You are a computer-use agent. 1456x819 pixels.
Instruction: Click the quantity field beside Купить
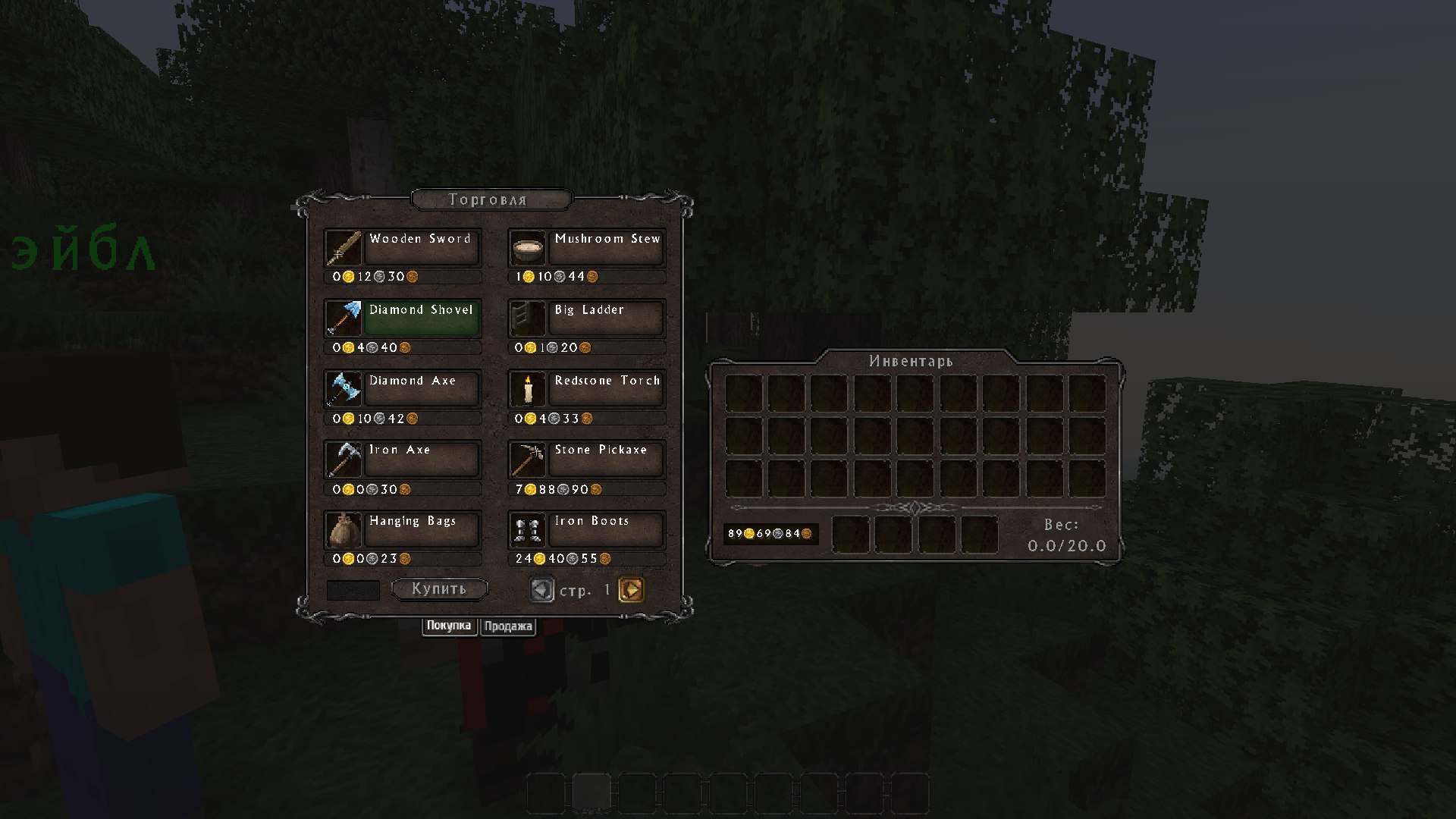(x=353, y=590)
